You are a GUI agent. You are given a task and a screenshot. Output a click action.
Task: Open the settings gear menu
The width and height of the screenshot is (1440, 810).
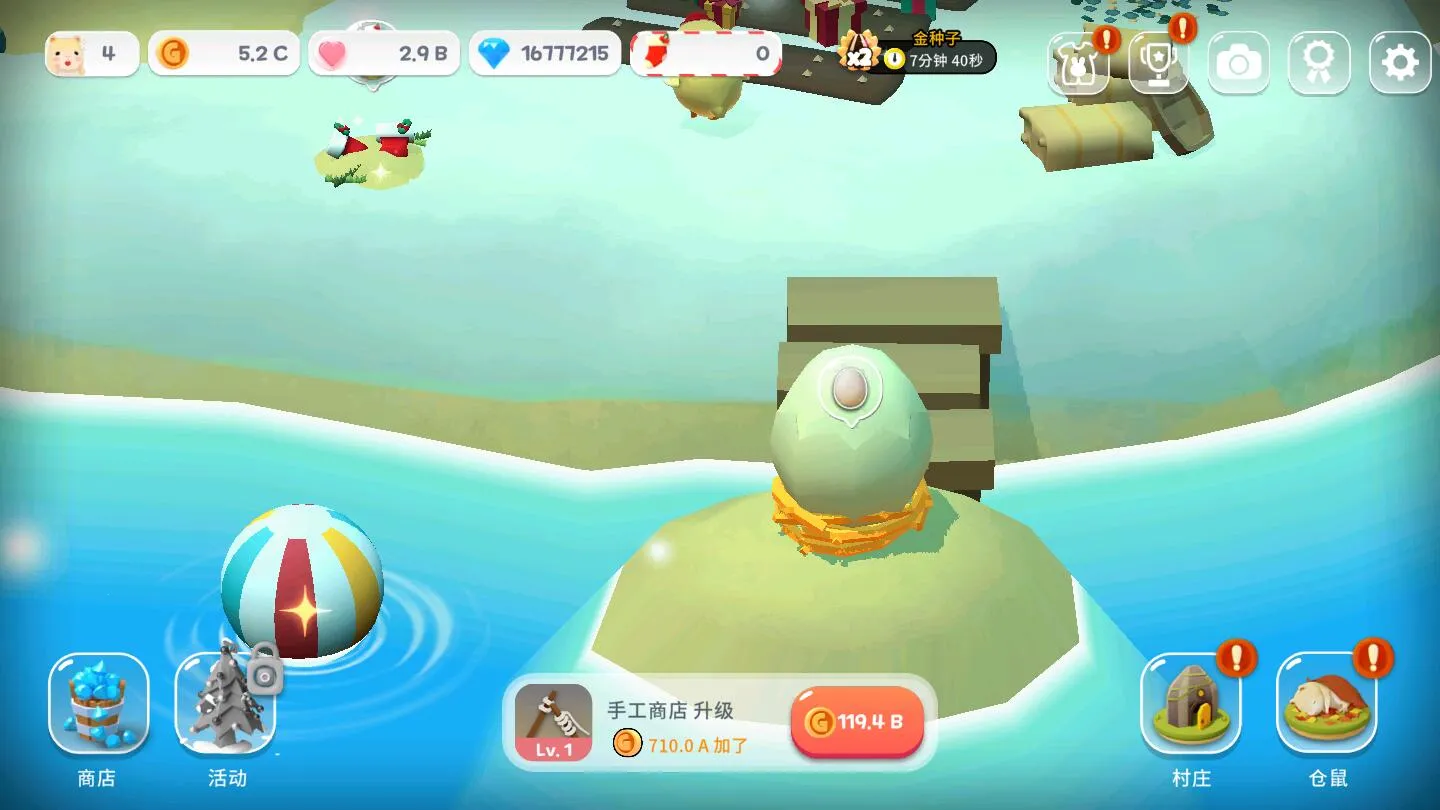click(1398, 62)
